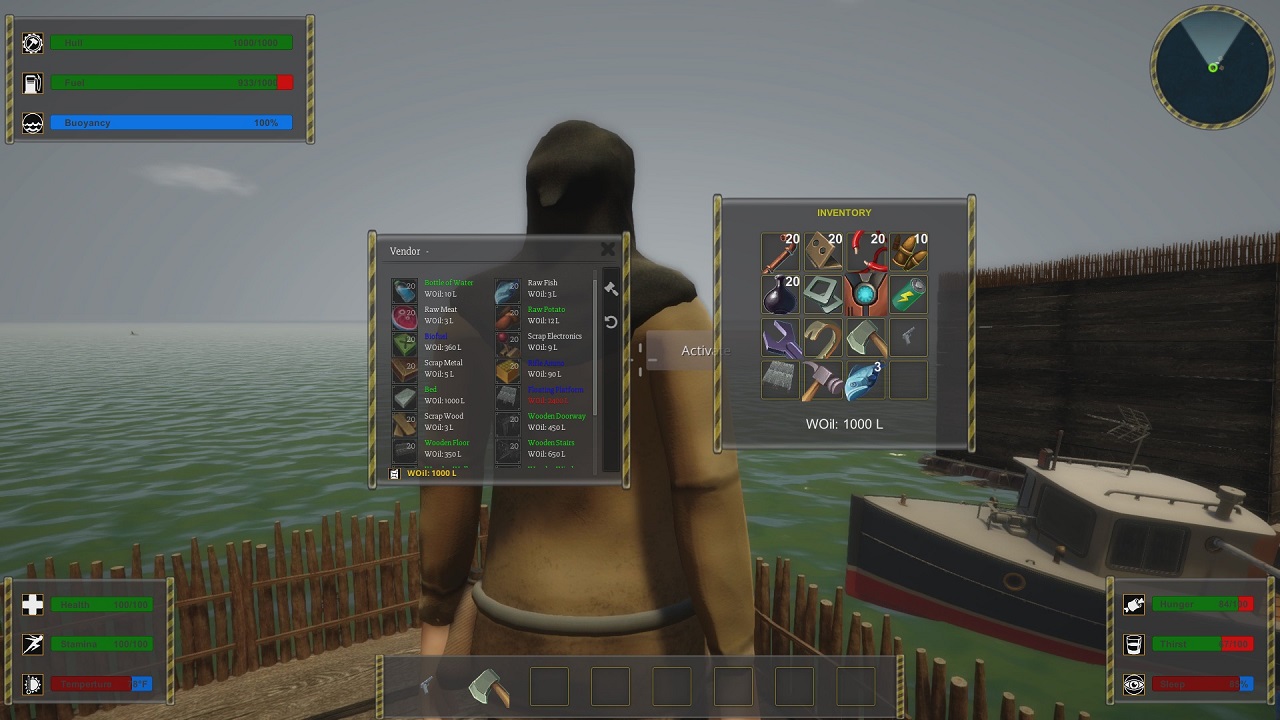Choose the Bed vendor entry
Image resolution: width=1280 pixels, height=720 pixels.
pos(405,397)
